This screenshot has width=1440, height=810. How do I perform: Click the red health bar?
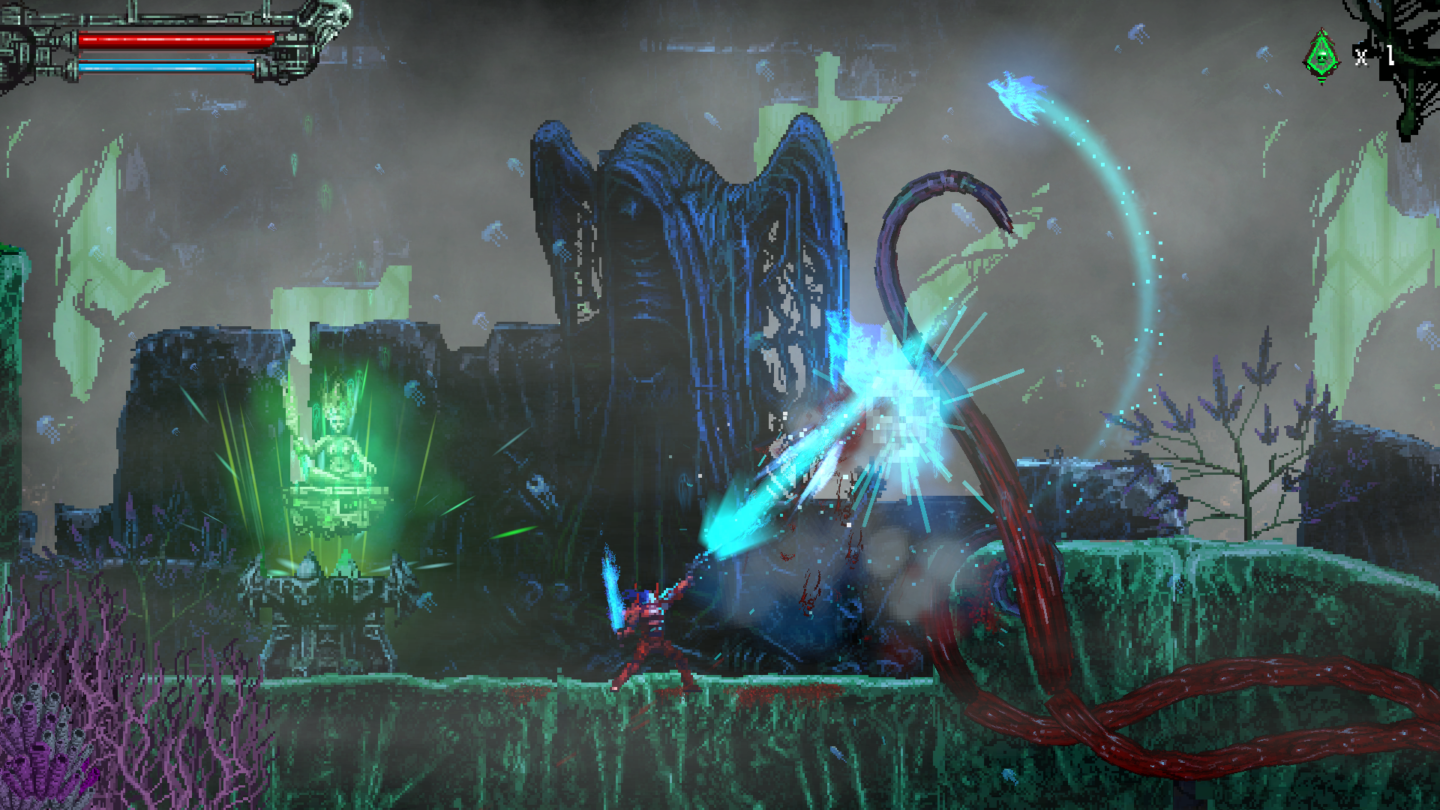tap(175, 37)
